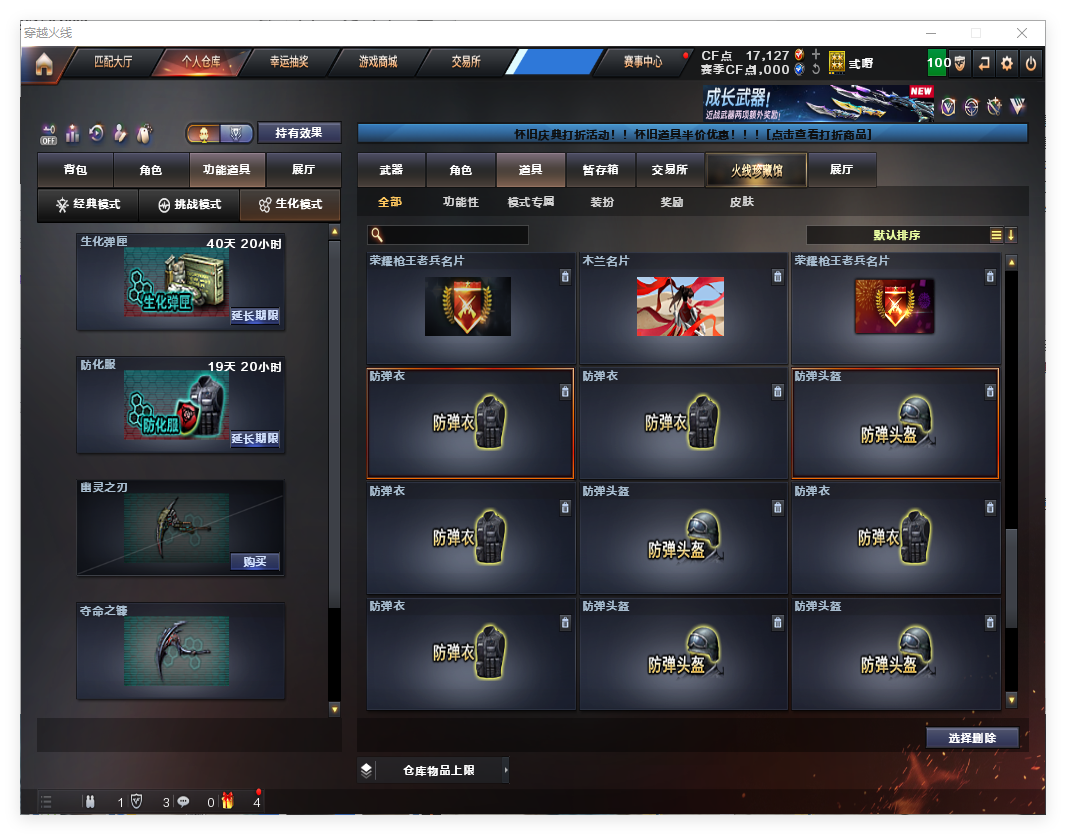
Task: Switch to 幸运抽奖 lucky draw
Action: (x=289, y=62)
